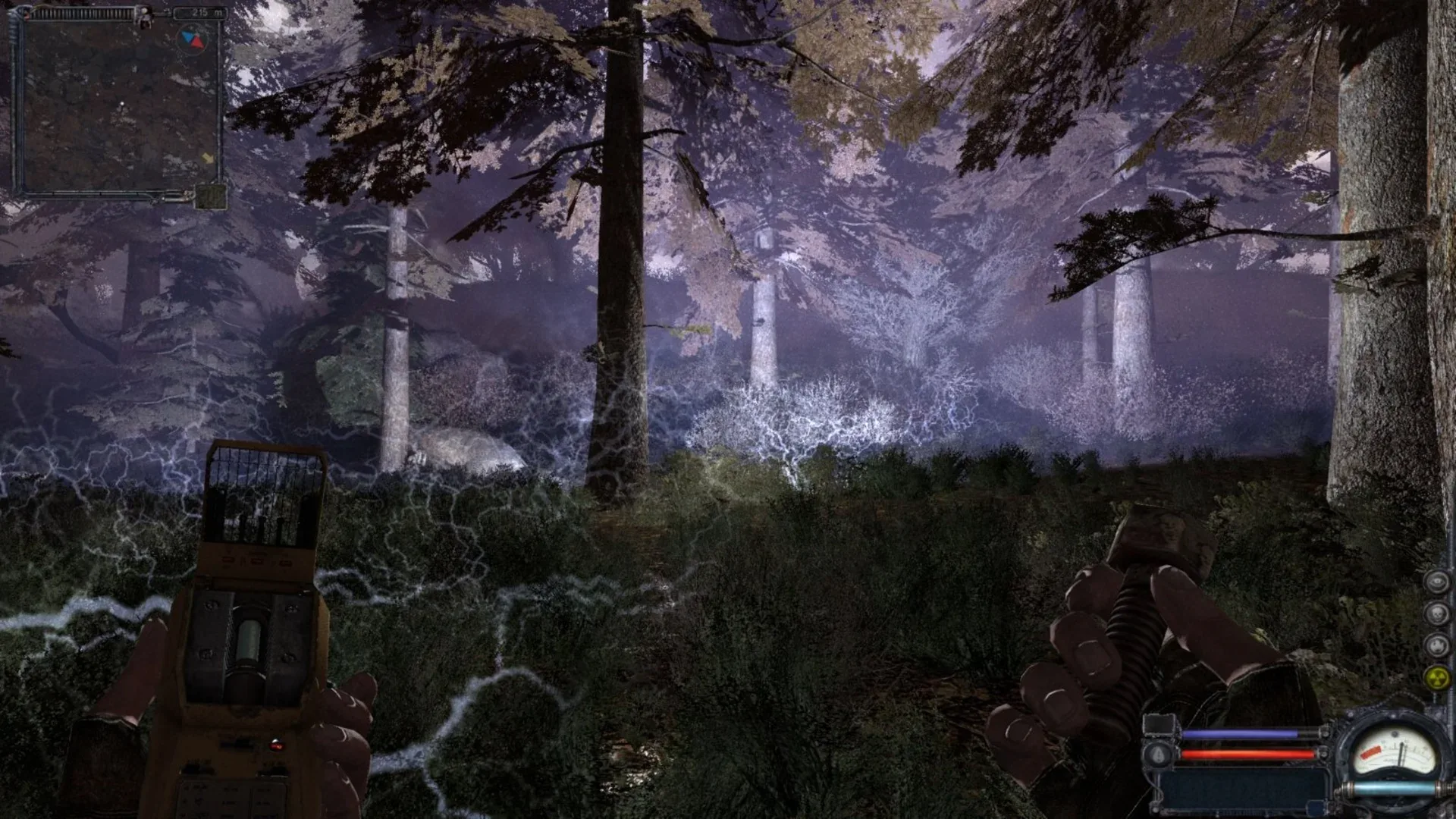Open the green map legend icon below minimap

[210, 196]
